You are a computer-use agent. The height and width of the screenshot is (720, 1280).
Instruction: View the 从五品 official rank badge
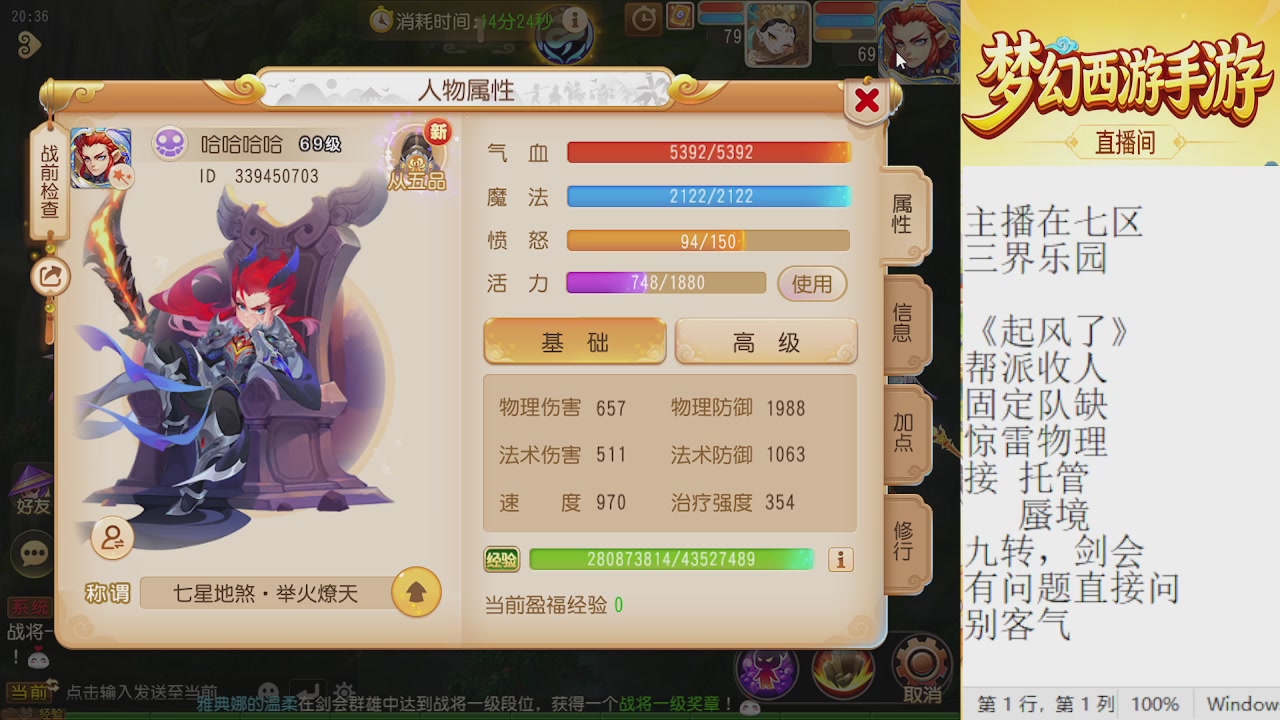tap(418, 160)
